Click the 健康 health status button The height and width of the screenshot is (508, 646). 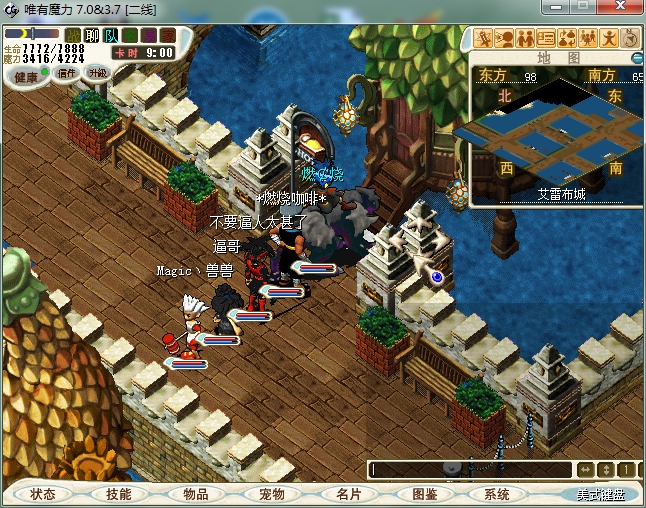[x=26, y=77]
